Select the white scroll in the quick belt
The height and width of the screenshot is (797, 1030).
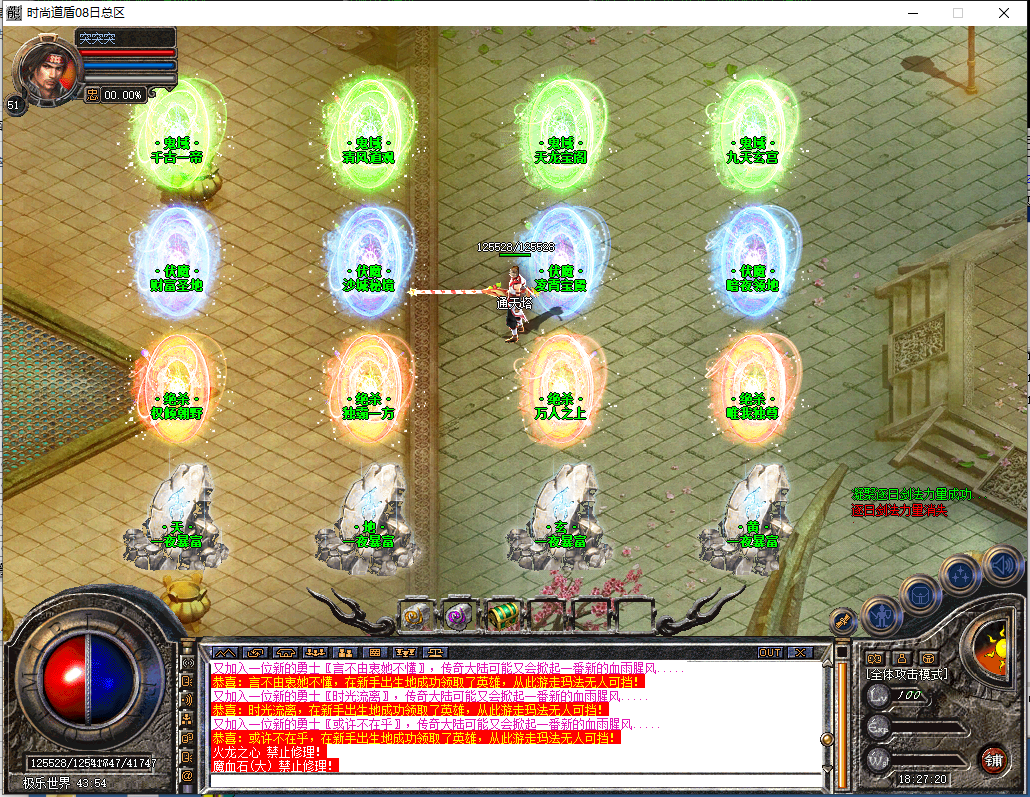click(x=415, y=615)
